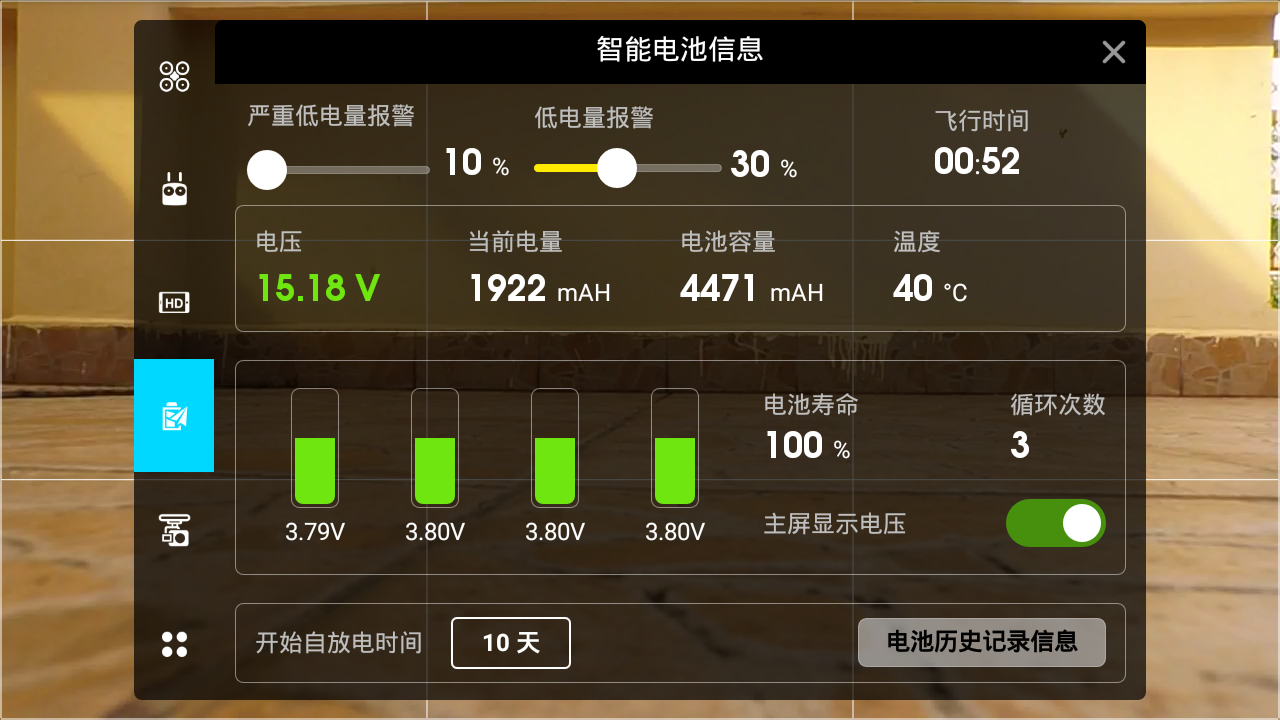Enable main screen voltage display switch

1055,523
